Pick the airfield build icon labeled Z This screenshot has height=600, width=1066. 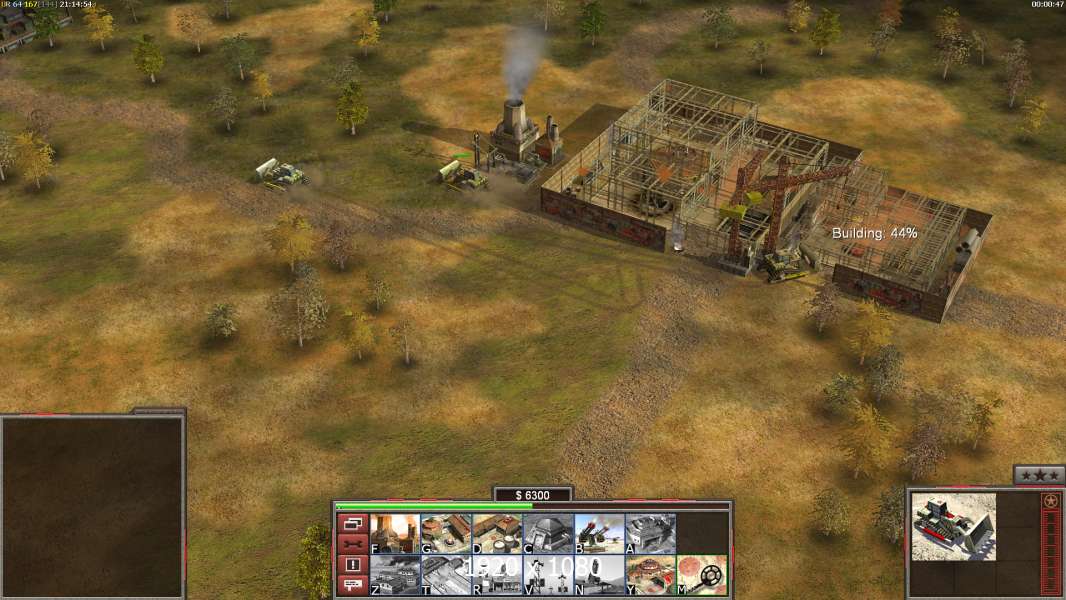coord(395,574)
